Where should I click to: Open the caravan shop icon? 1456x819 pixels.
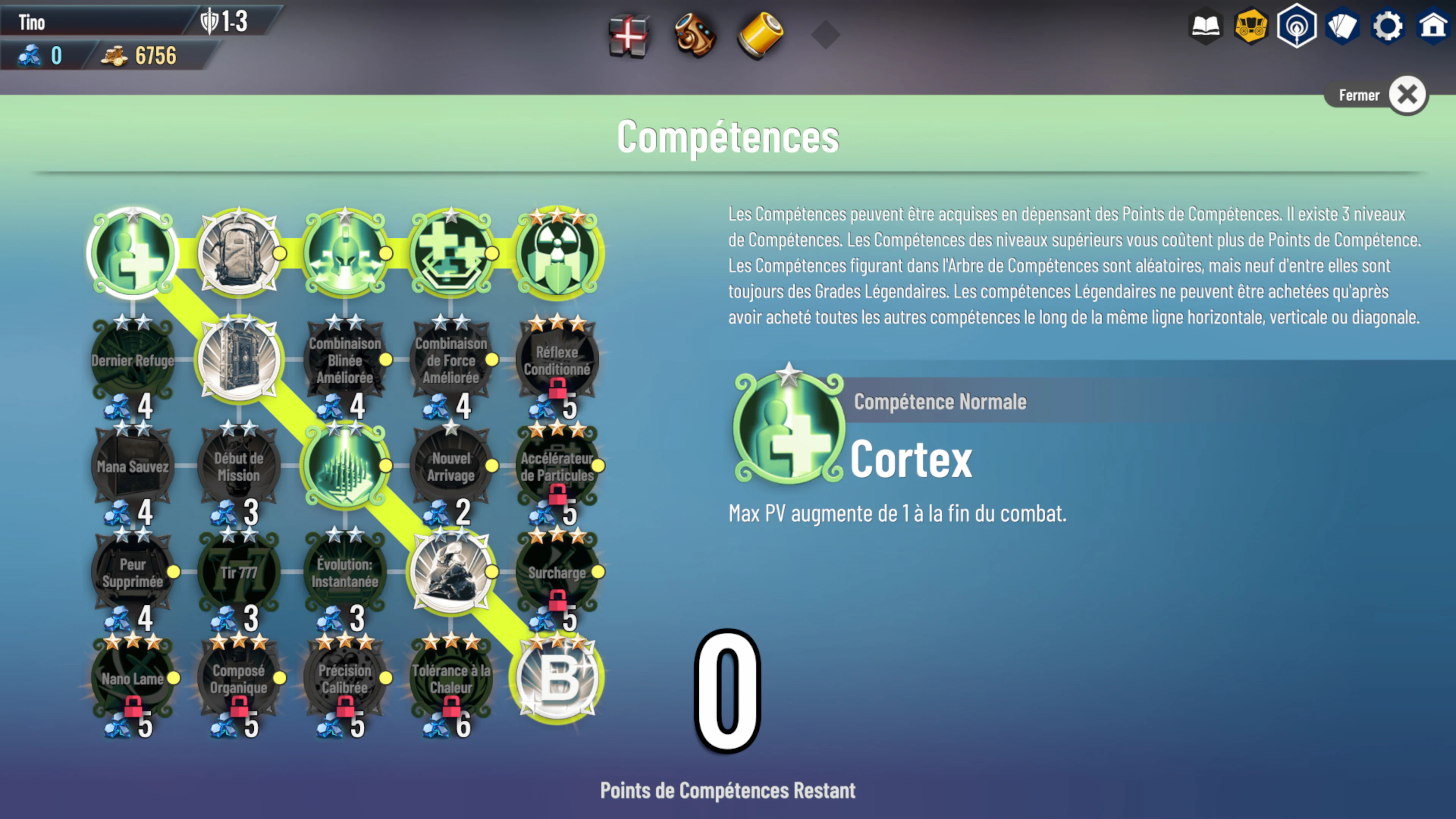pyautogui.click(x=1251, y=25)
